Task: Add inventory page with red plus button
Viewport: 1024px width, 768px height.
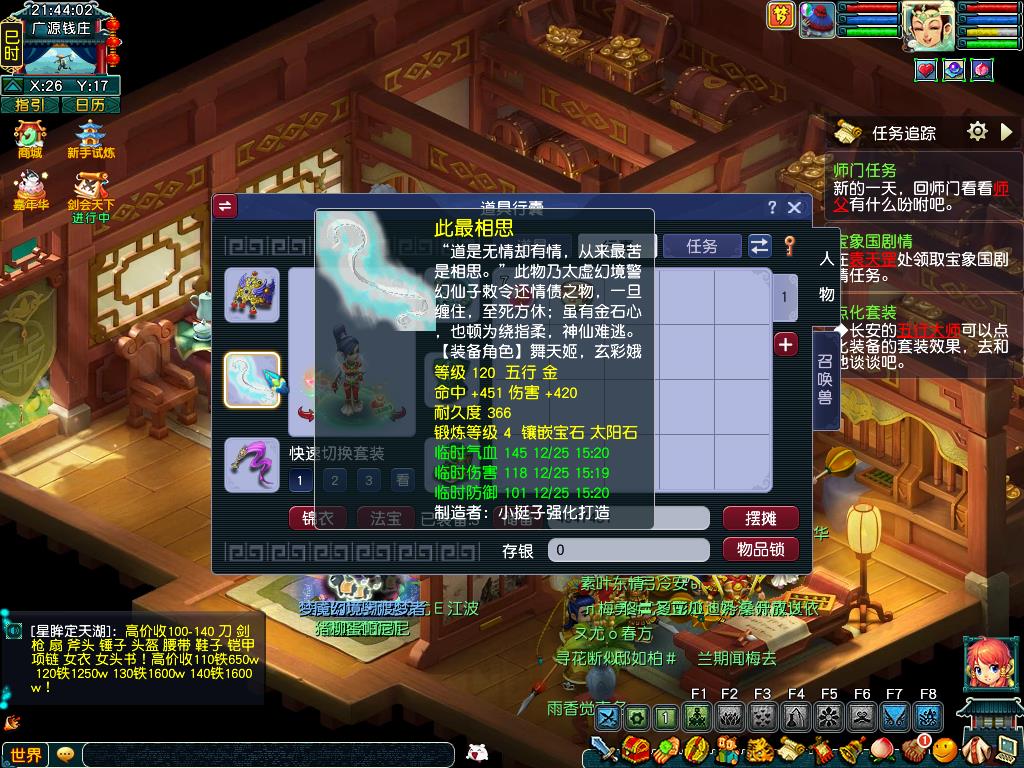Action: pos(786,344)
